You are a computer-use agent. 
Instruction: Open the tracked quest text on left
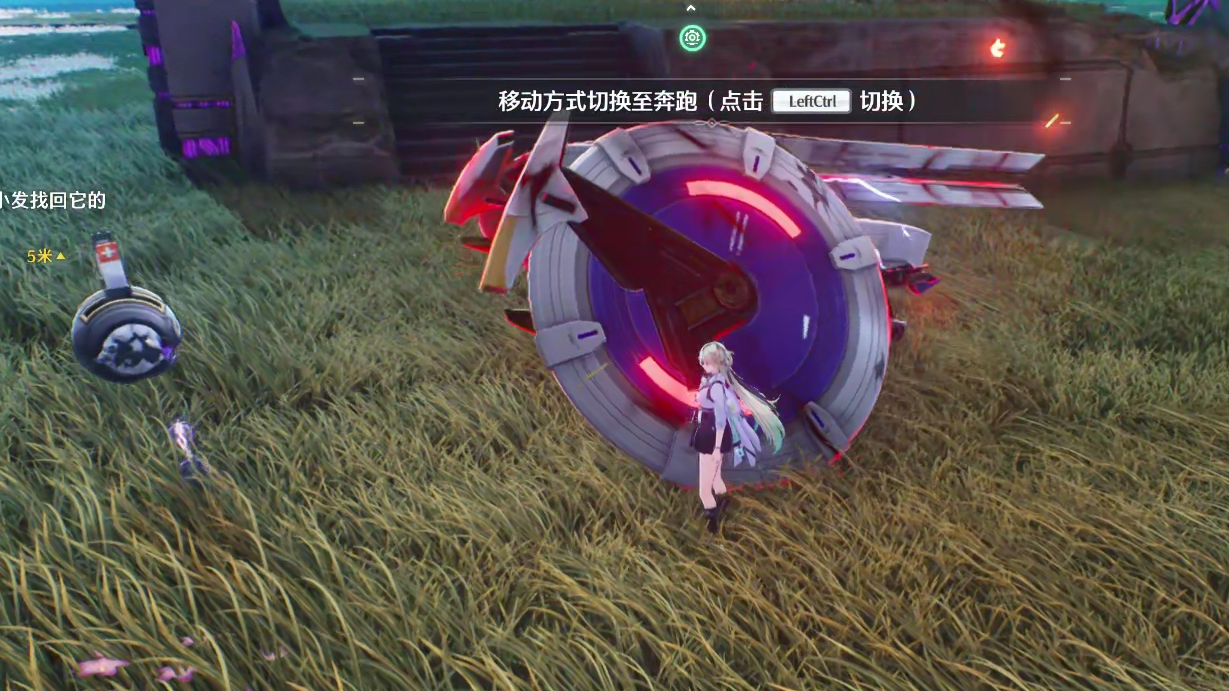pos(53,200)
